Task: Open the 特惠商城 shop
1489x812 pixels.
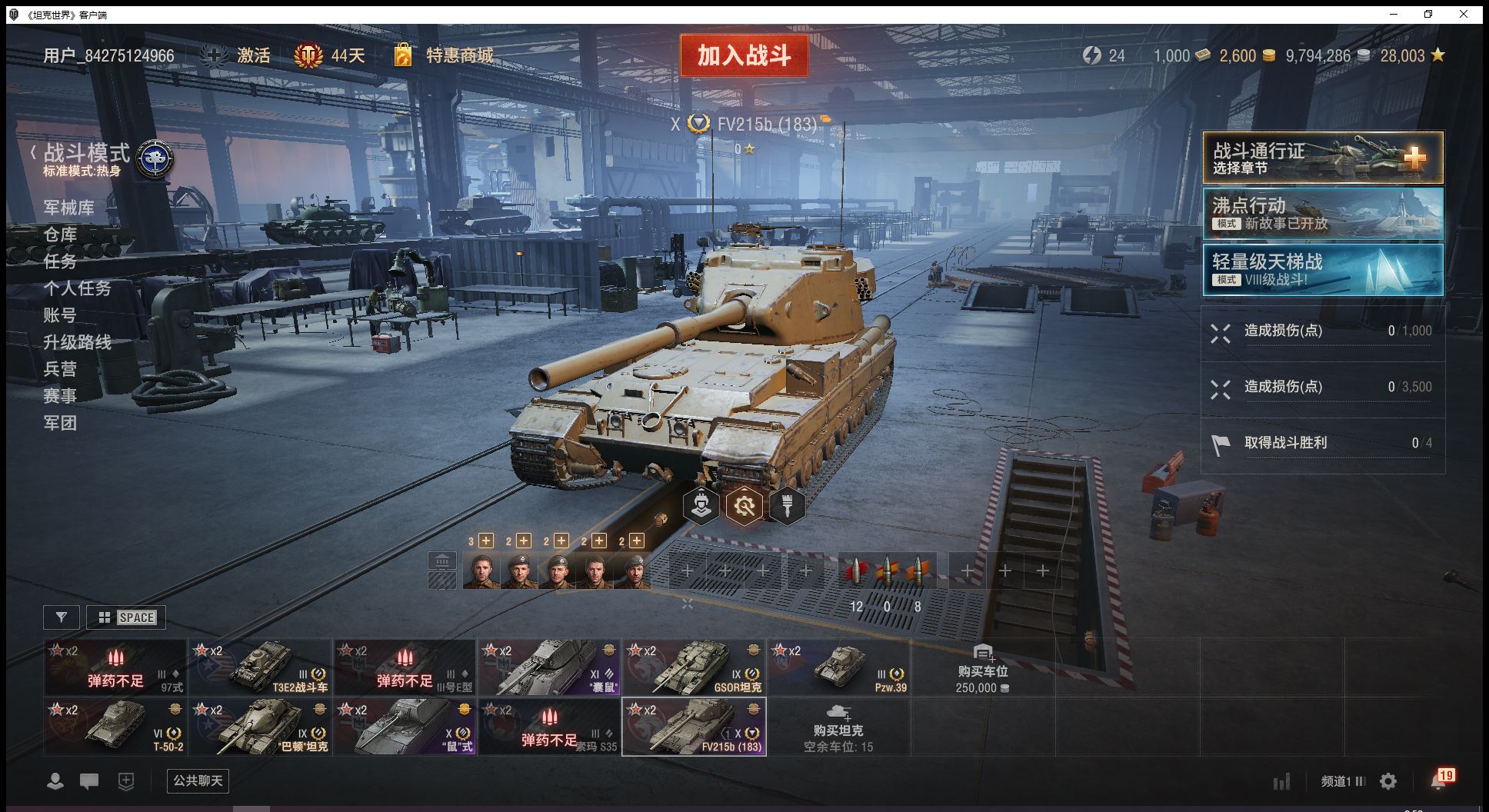Action: click(x=458, y=55)
